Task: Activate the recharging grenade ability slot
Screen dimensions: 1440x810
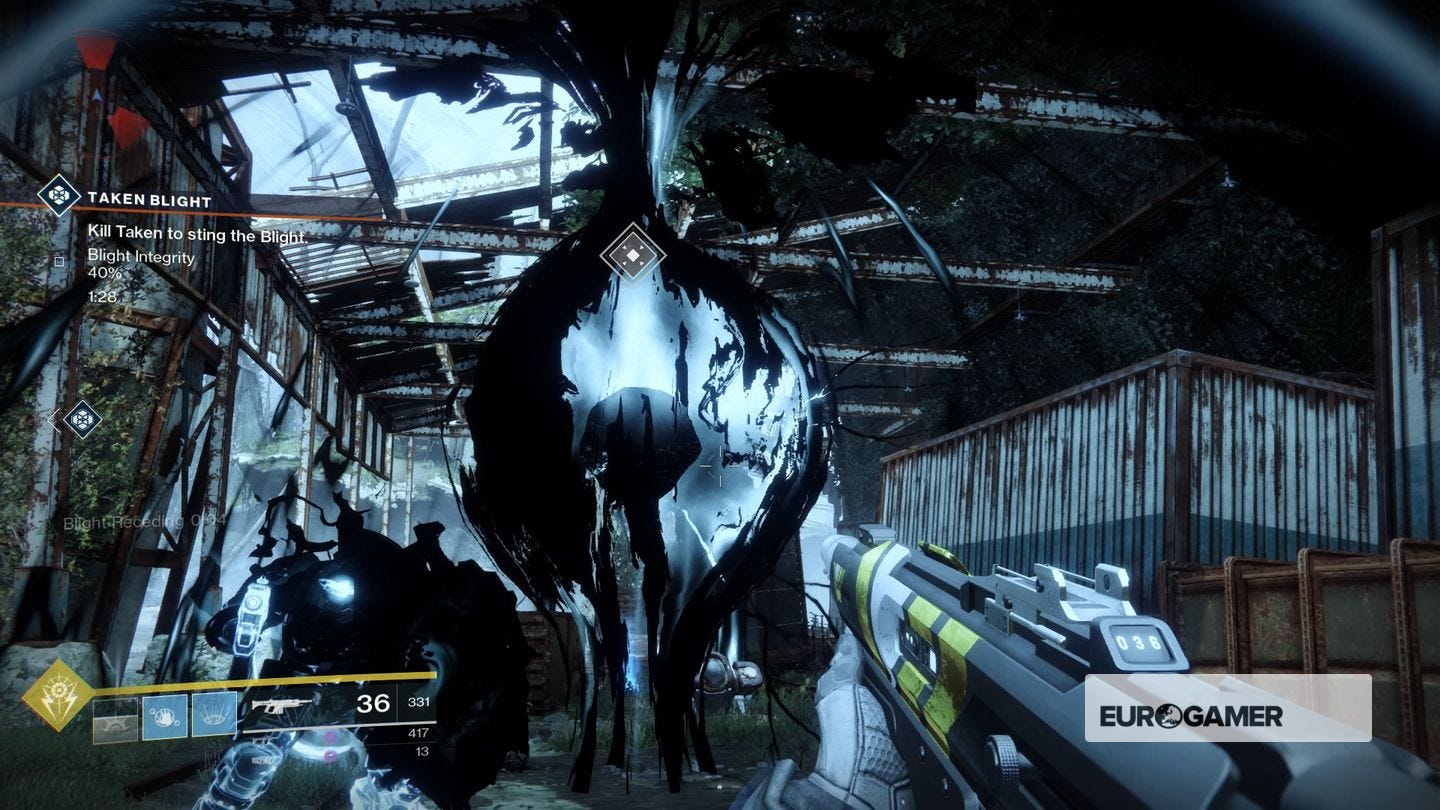Action: tap(115, 718)
